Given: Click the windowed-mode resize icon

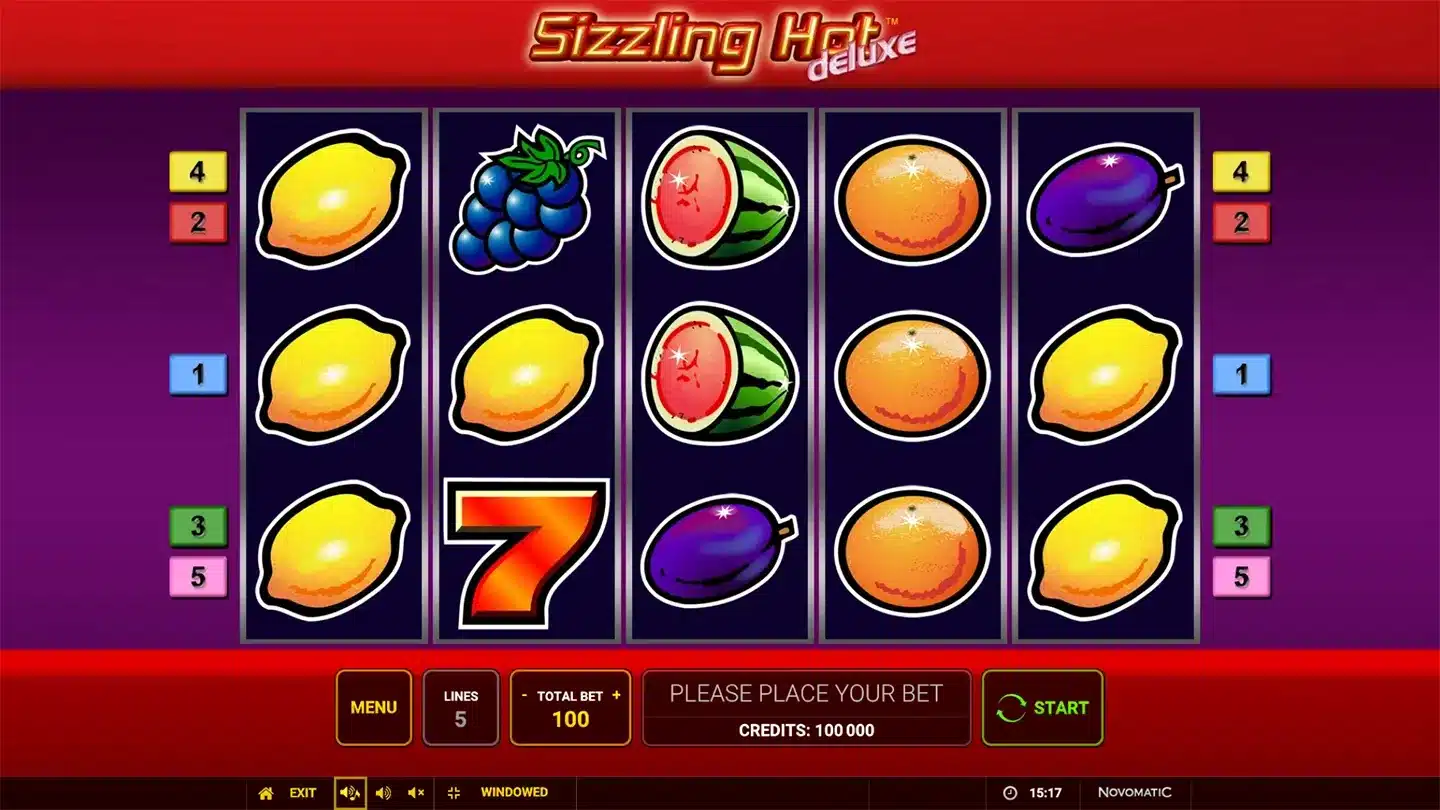Looking at the screenshot, I should pos(453,792).
